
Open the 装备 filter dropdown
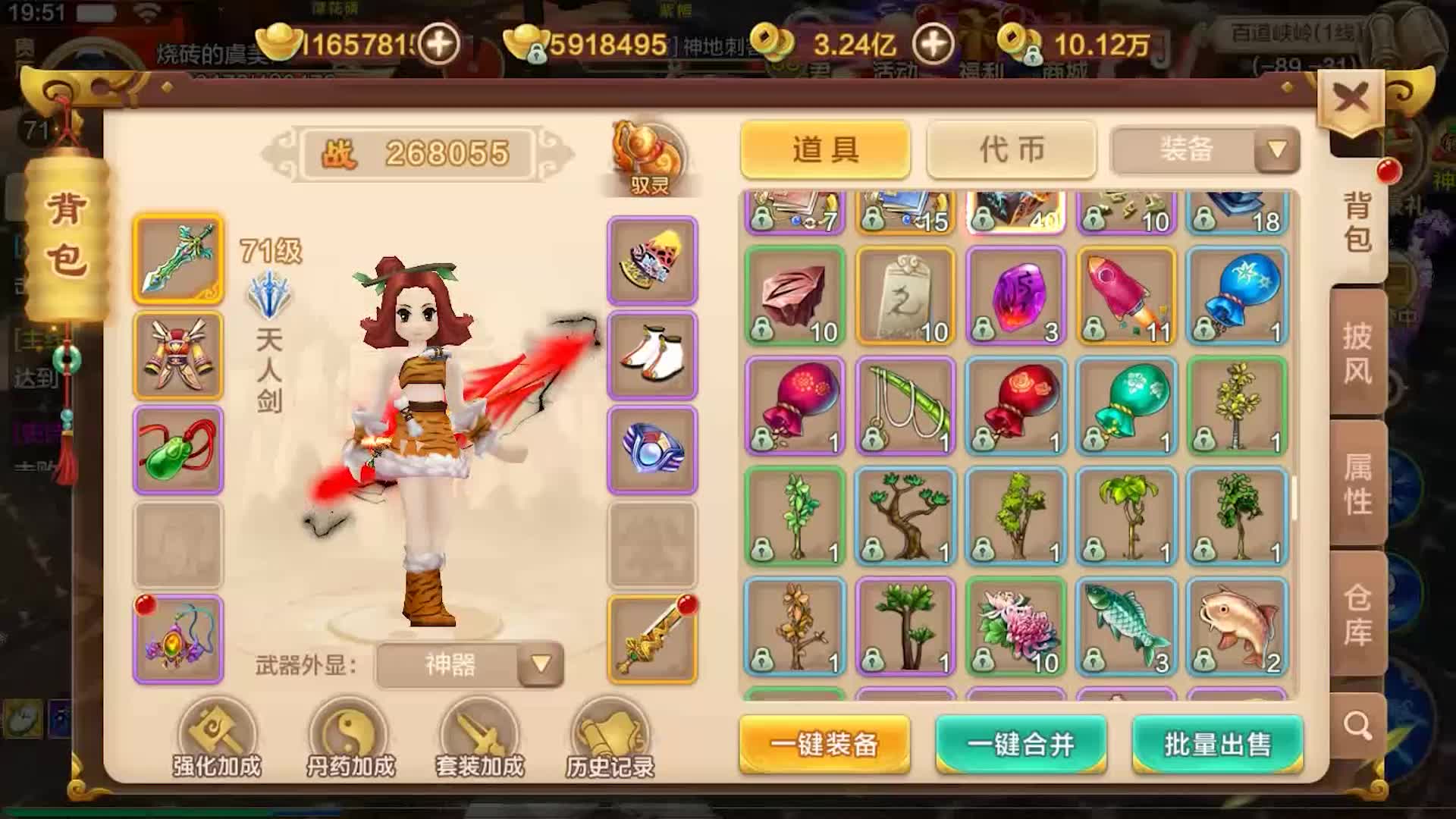[1203, 150]
